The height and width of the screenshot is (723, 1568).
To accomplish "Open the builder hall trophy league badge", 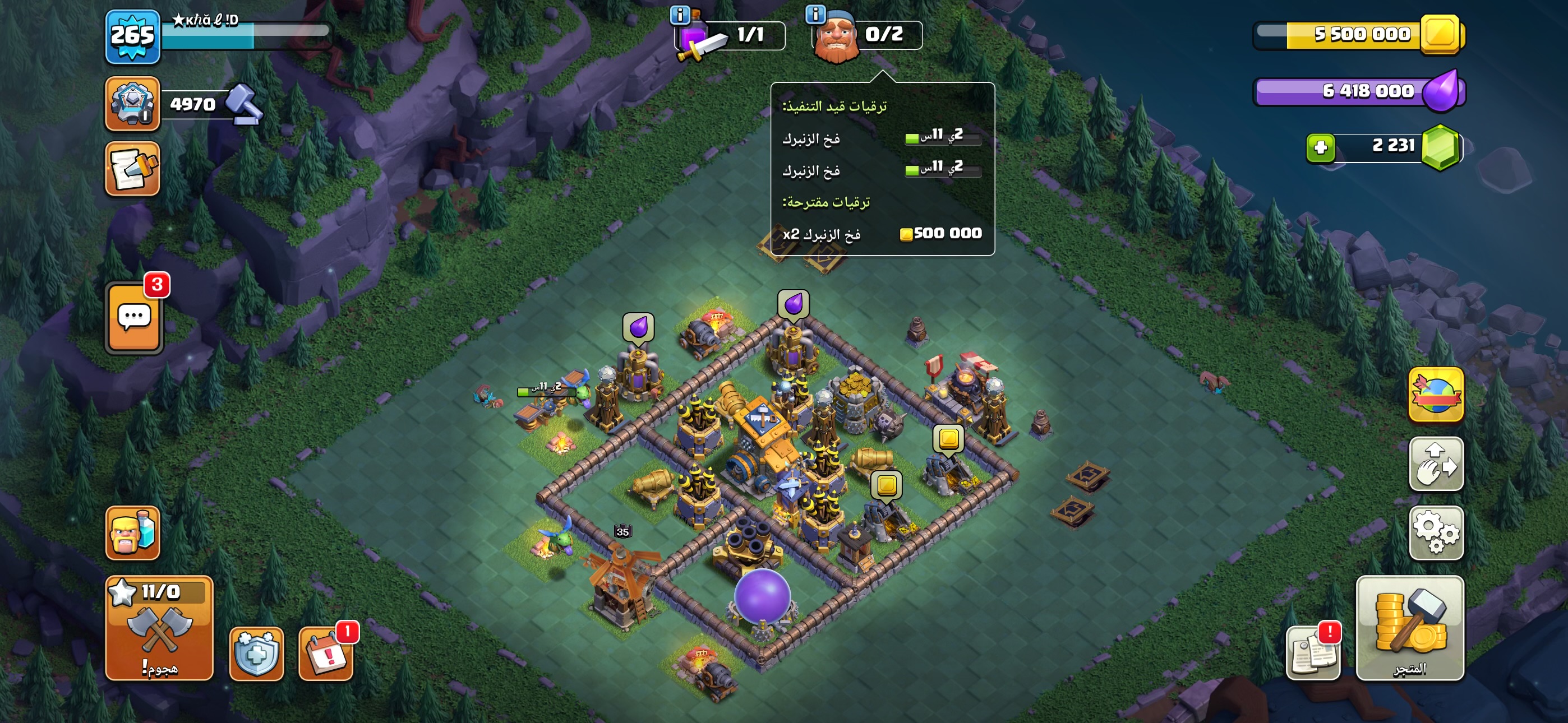I will coord(133,104).
